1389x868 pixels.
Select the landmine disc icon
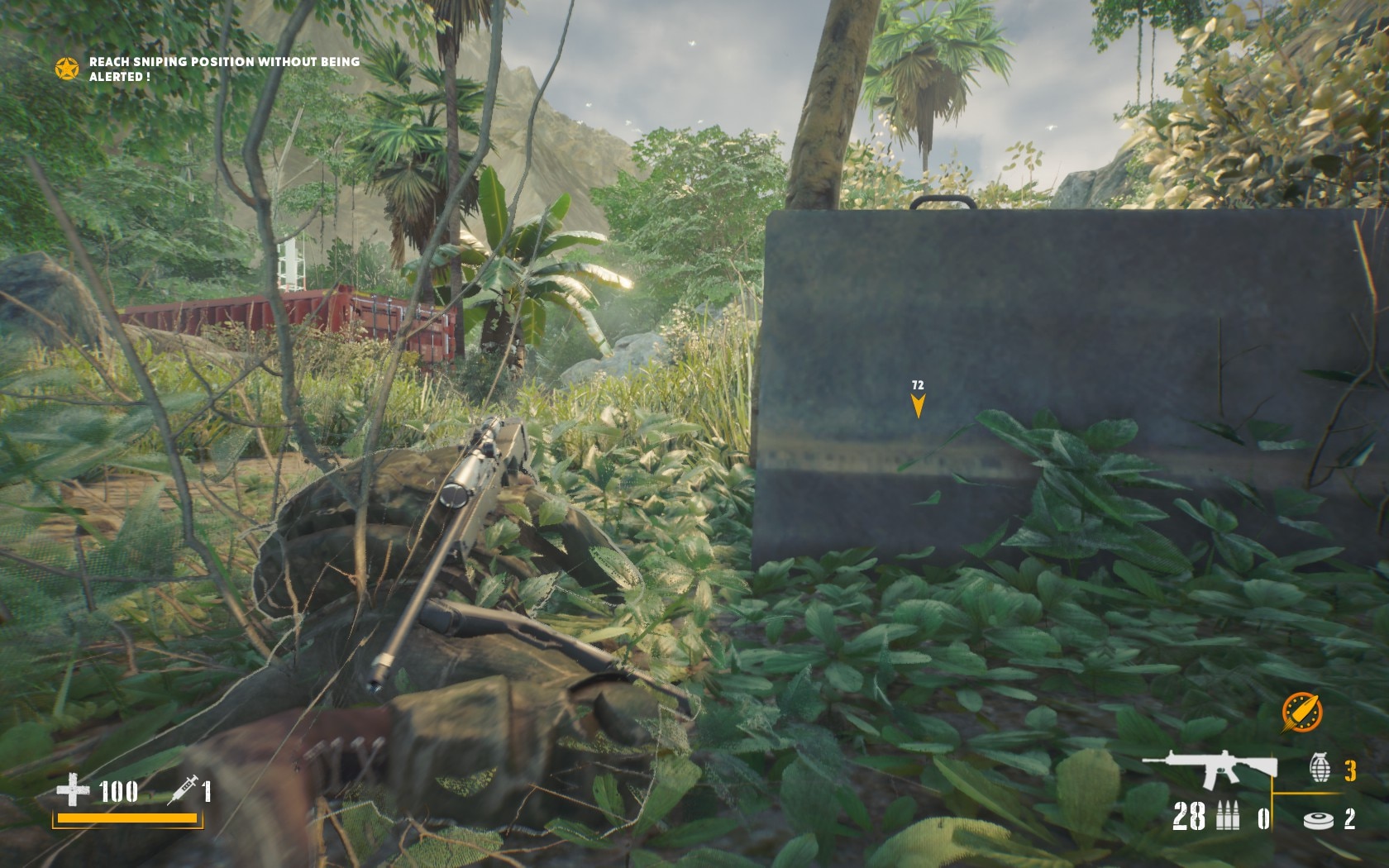click(1318, 819)
